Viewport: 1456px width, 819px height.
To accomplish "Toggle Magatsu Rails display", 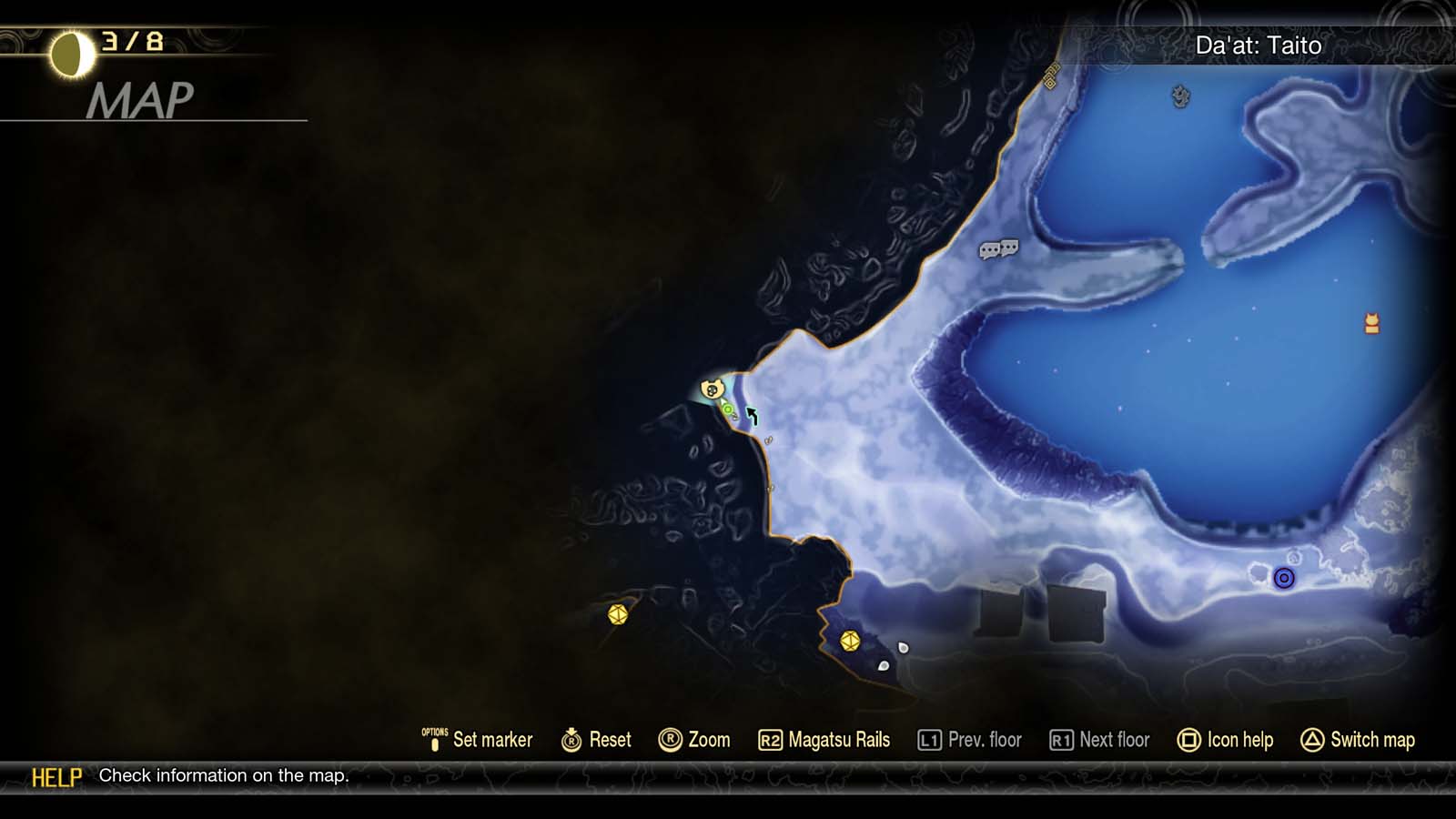I will [826, 740].
